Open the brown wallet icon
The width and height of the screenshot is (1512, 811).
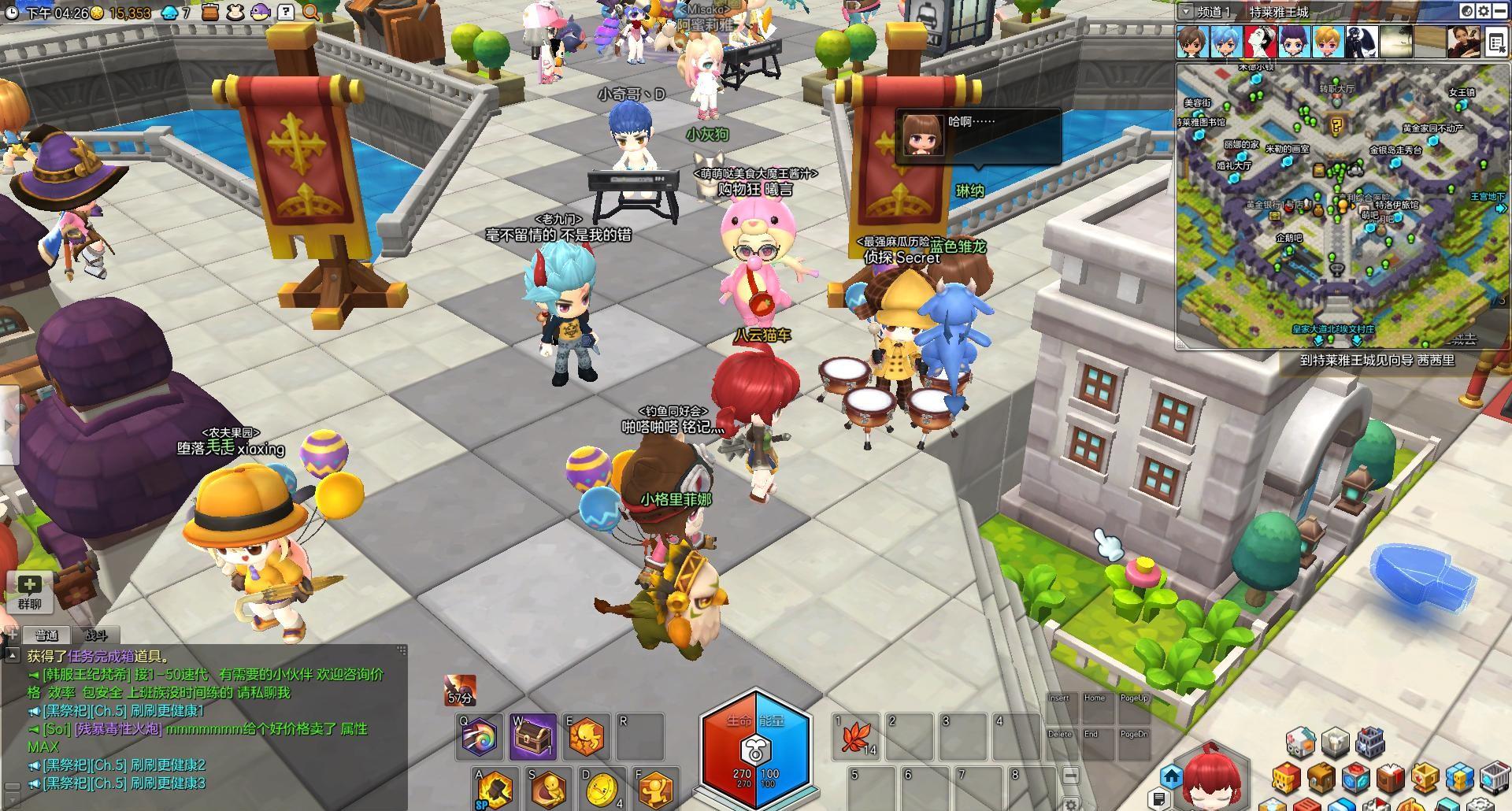tap(209, 12)
